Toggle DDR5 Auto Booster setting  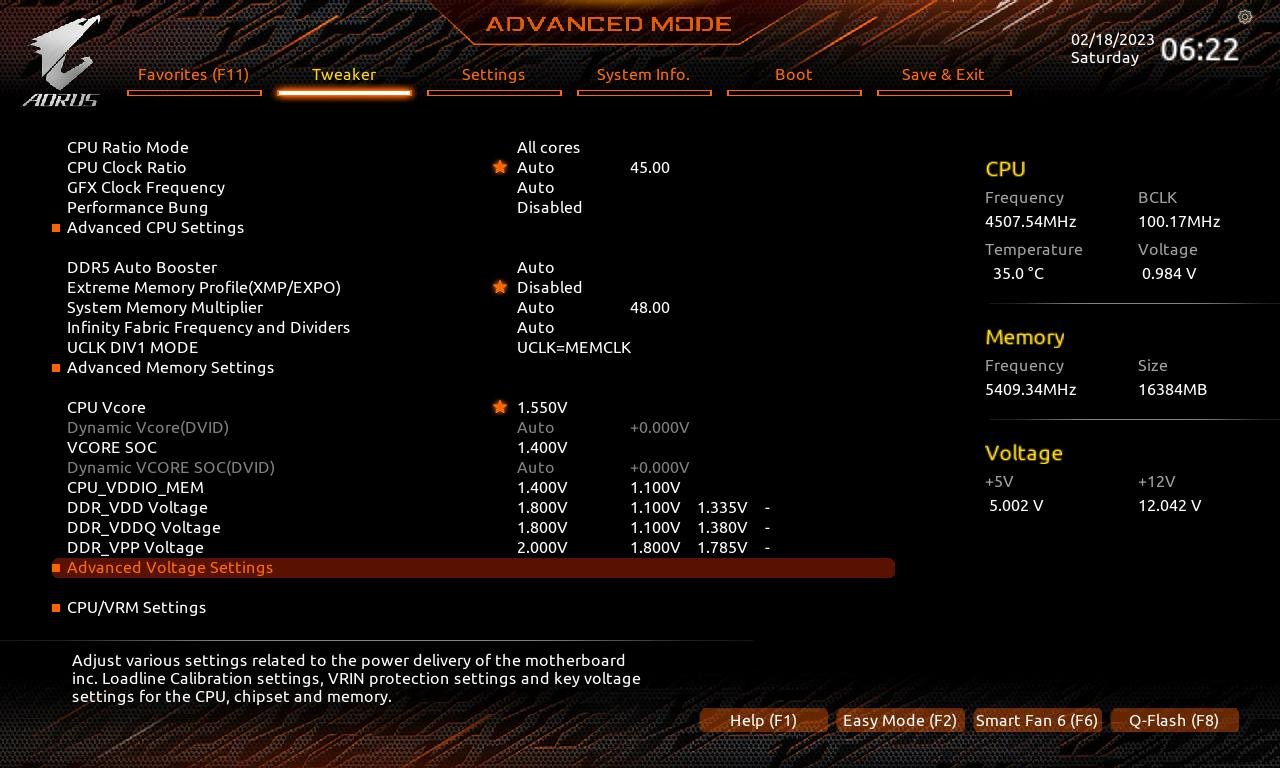535,267
